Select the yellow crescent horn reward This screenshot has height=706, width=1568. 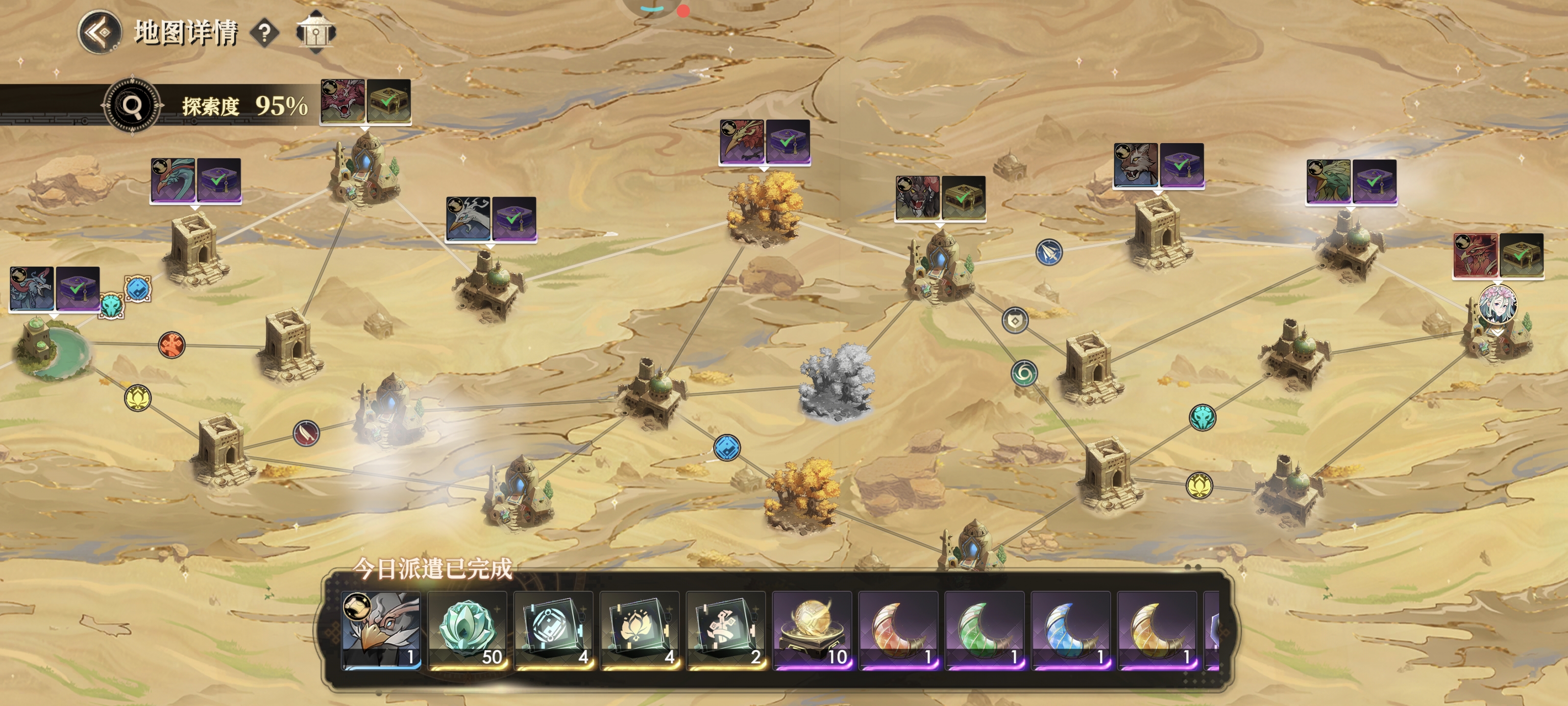[1157, 631]
